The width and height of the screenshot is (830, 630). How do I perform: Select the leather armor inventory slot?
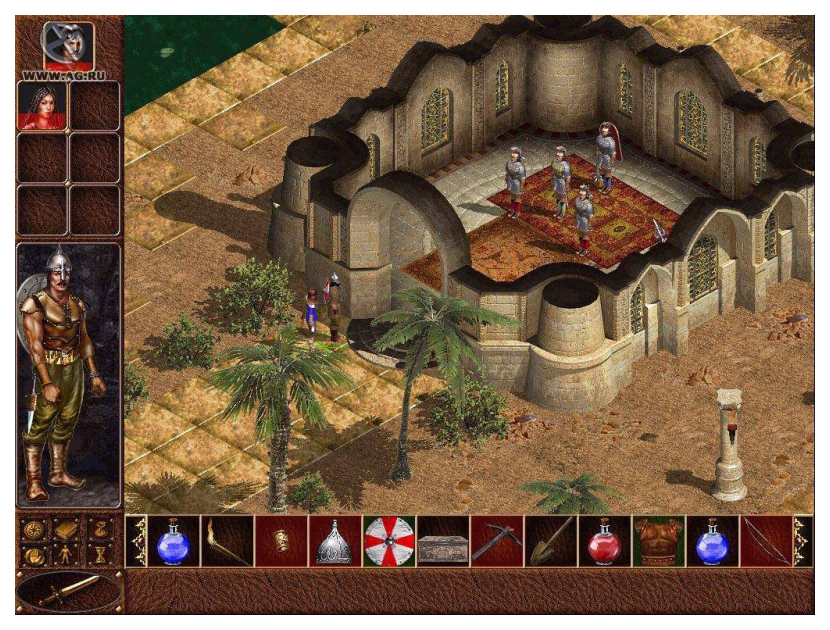tap(659, 541)
